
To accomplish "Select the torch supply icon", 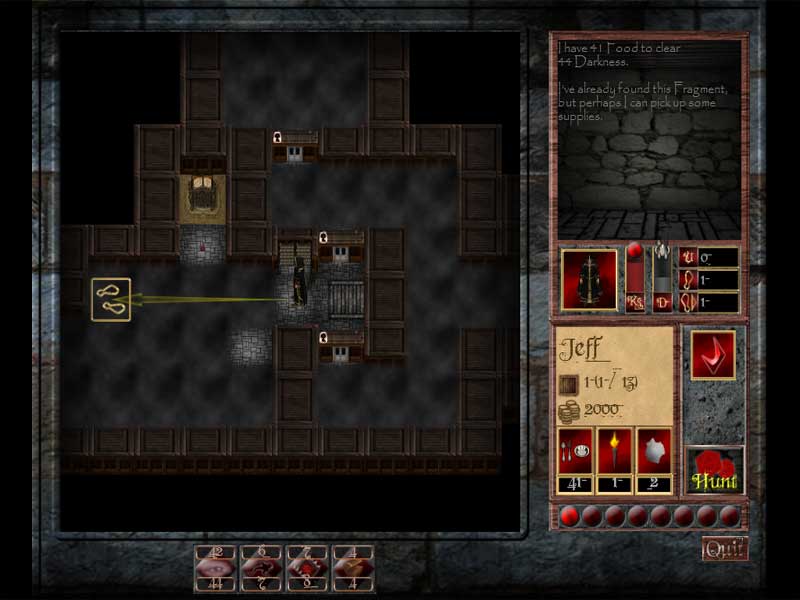I will pos(614,451).
